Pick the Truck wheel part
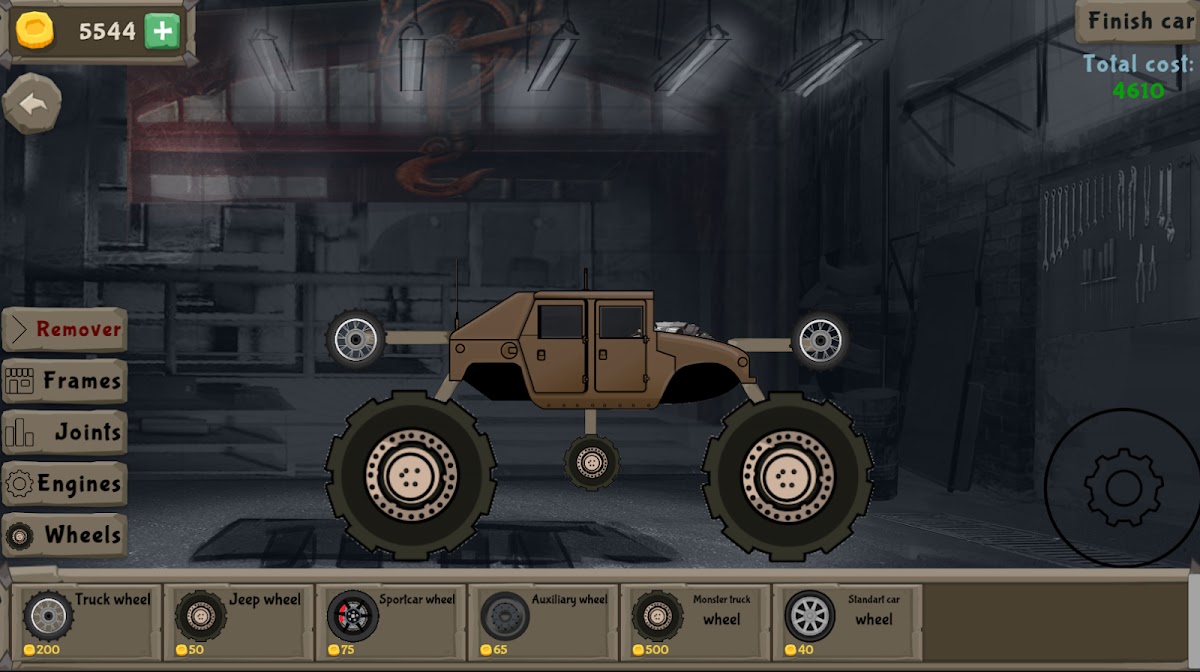 [86, 620]
